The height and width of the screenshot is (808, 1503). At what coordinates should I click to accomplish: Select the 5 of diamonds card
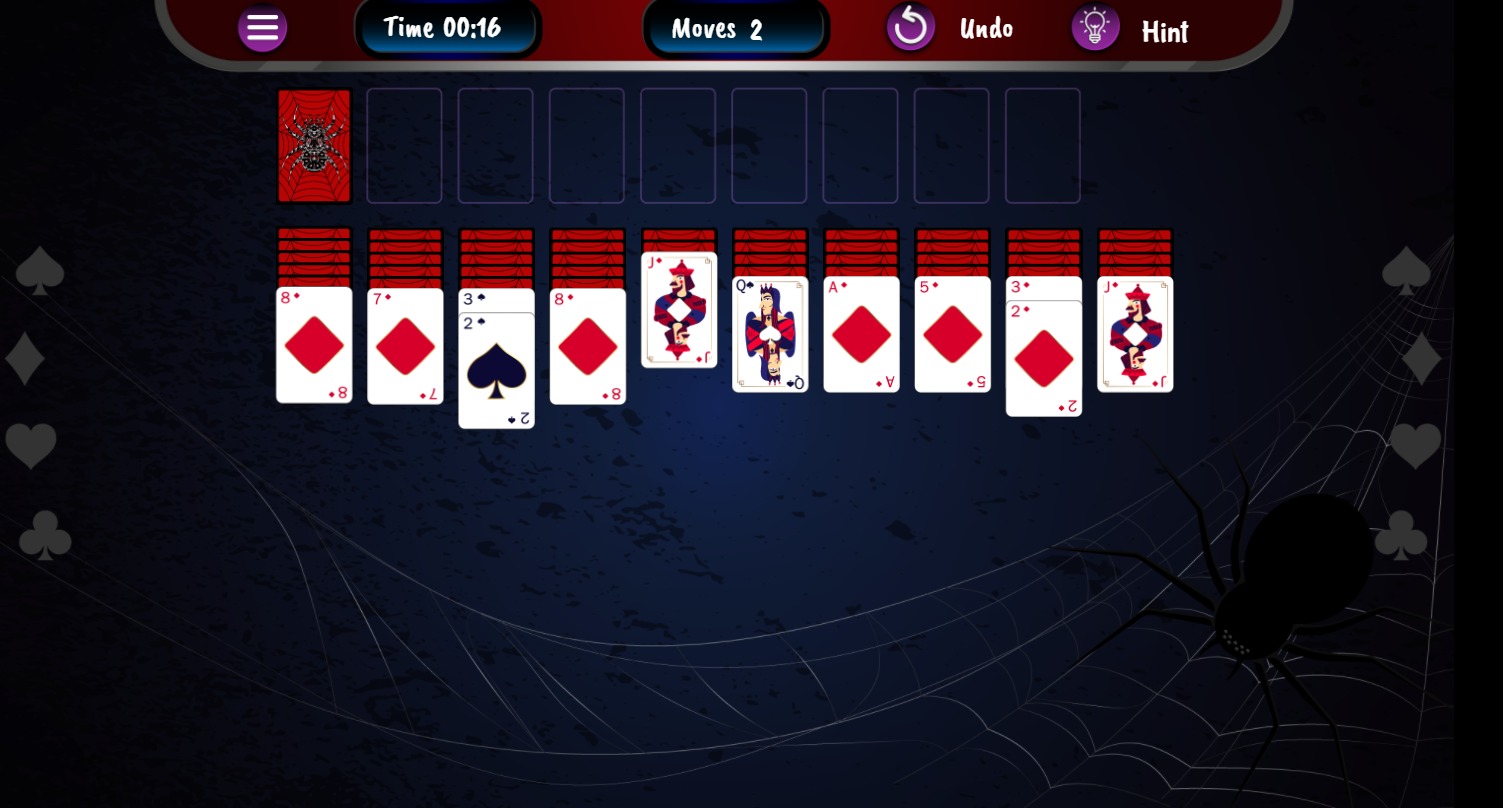(952, 333)
